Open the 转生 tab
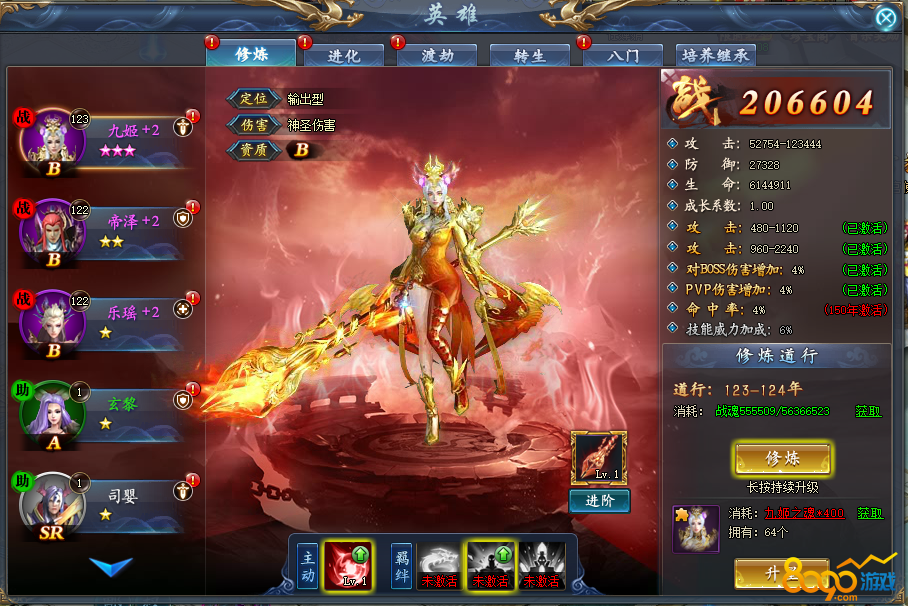Image resolution: width=908 pixels, height=606 pixels. 529,56
